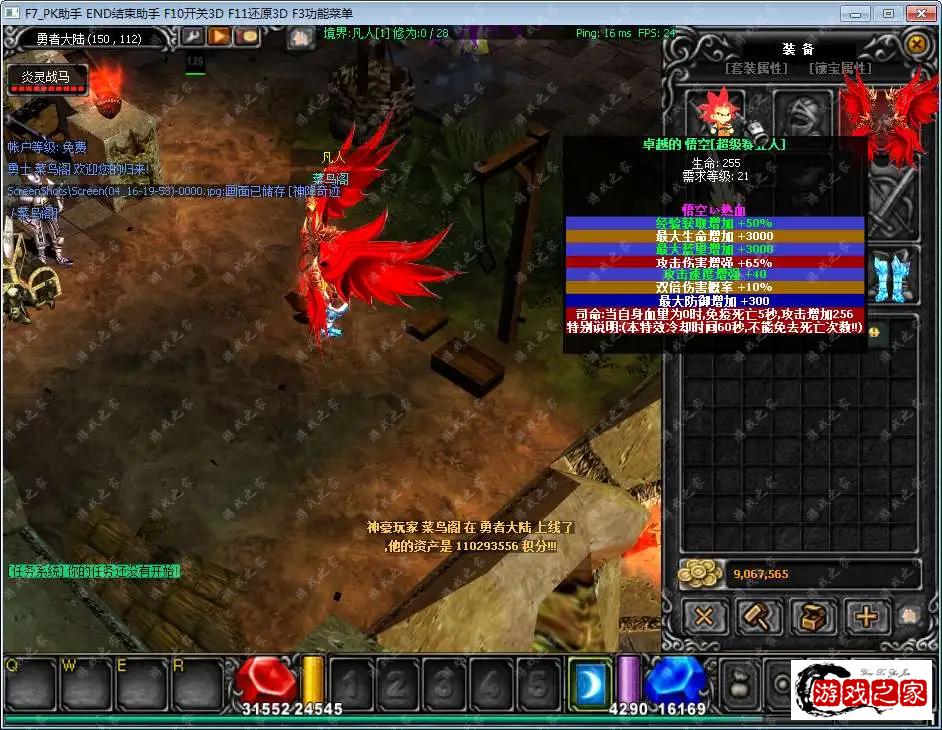This screenshot has height=730, width=942.
Task: Open the wrench settings icon
Action: click(192, 37)
